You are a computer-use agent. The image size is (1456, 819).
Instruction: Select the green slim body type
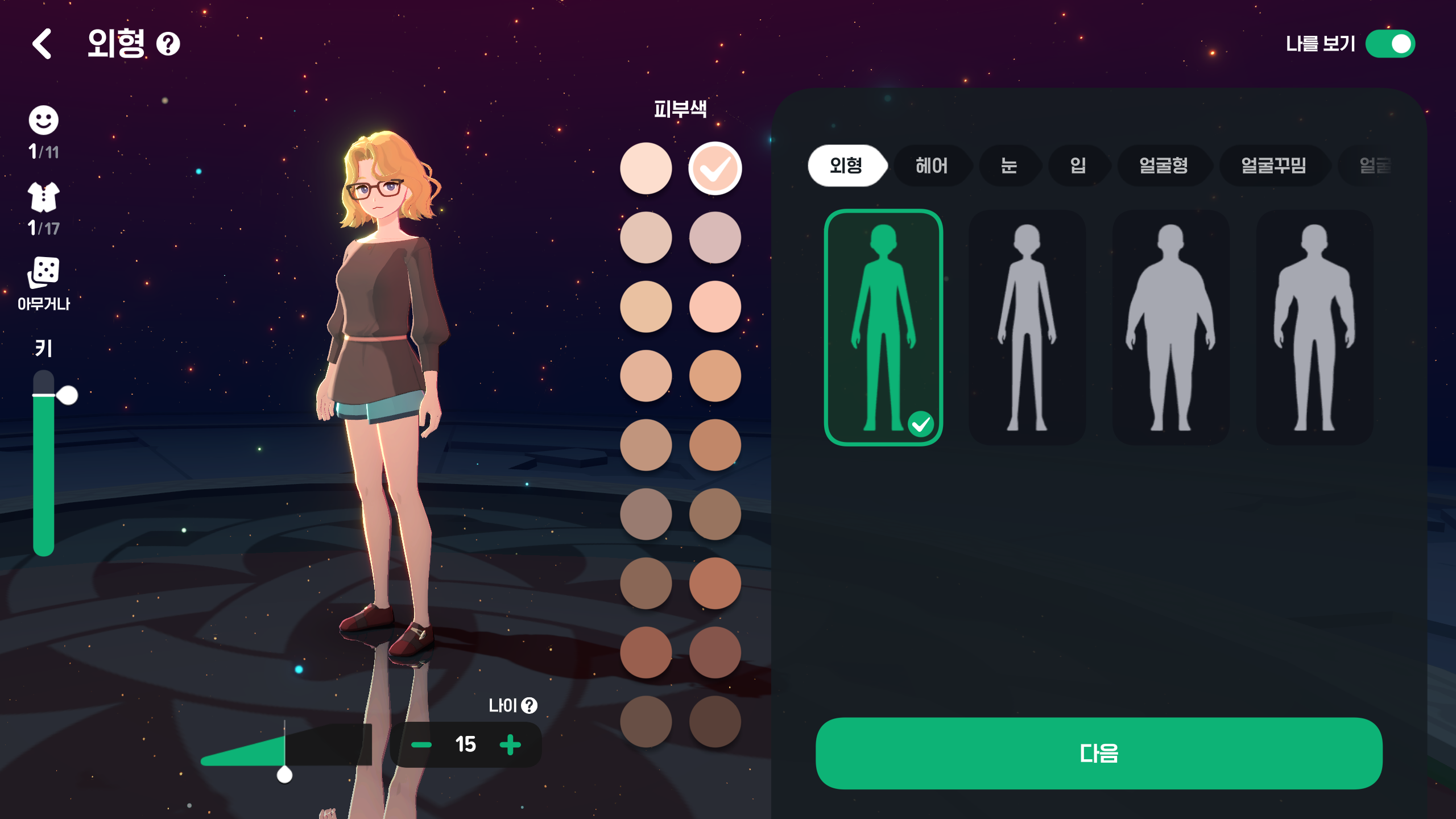(883, 327)
